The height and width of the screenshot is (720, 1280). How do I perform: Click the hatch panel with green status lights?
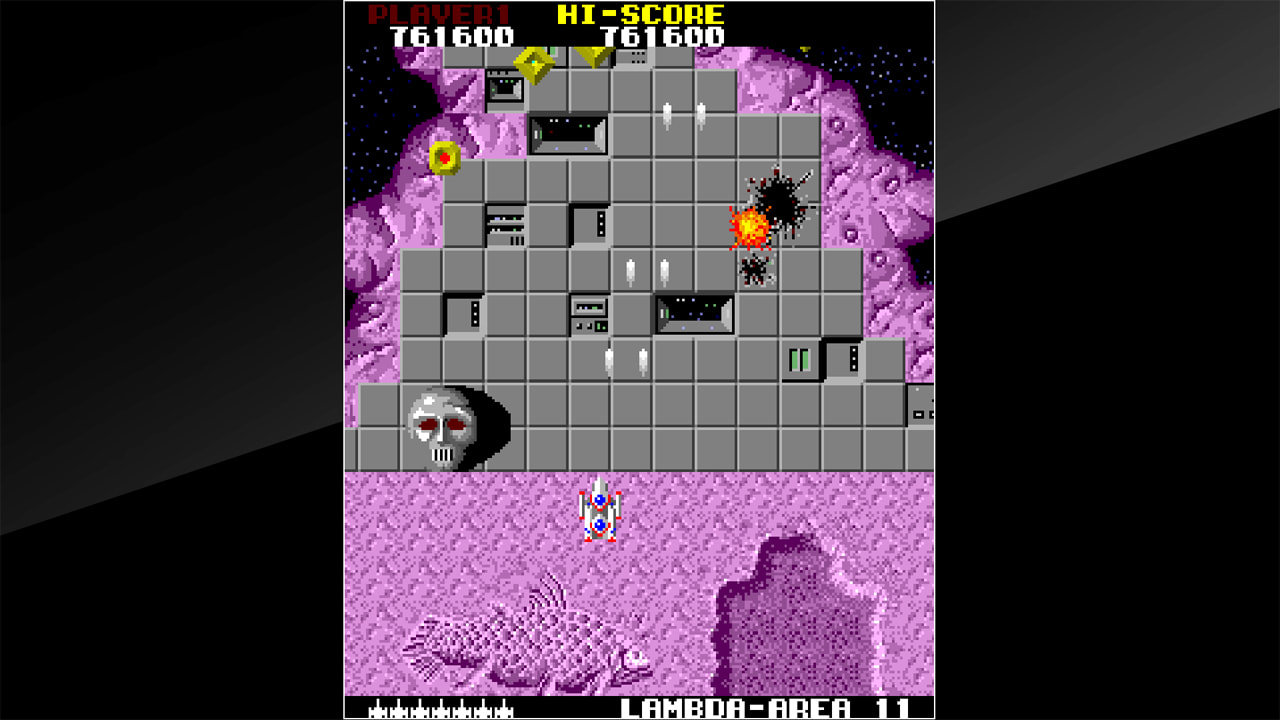(x=800, y=358)
